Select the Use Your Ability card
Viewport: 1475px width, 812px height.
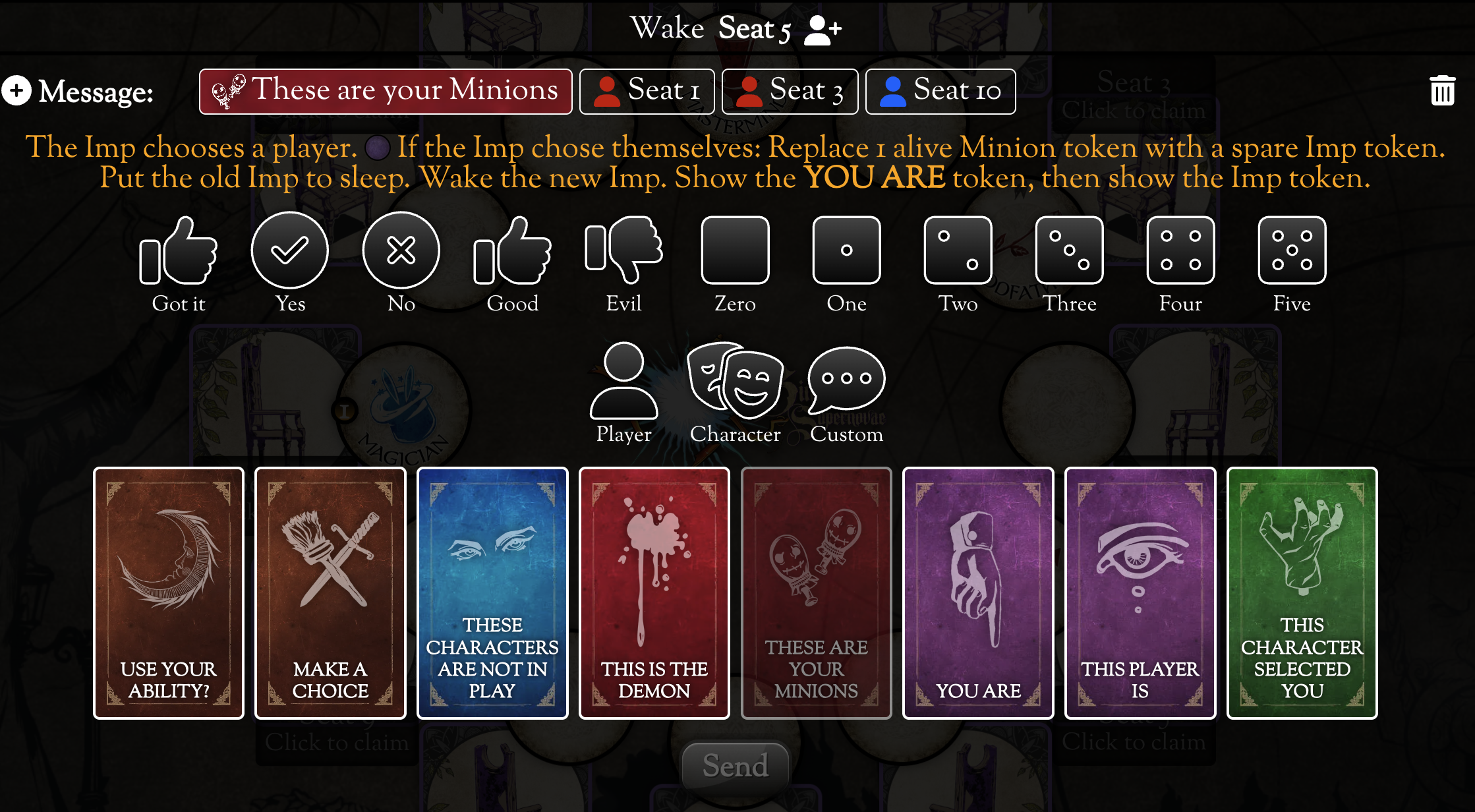click(169, 593)
